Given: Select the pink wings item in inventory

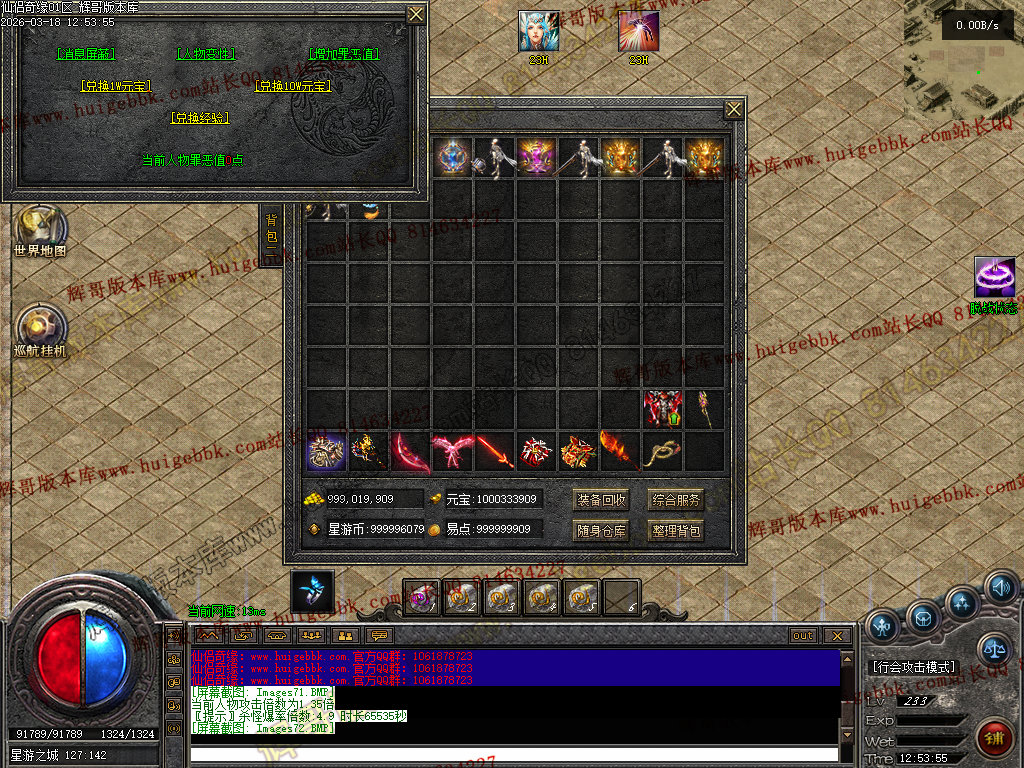Looking at the screenshot, I should click(452, 452).
